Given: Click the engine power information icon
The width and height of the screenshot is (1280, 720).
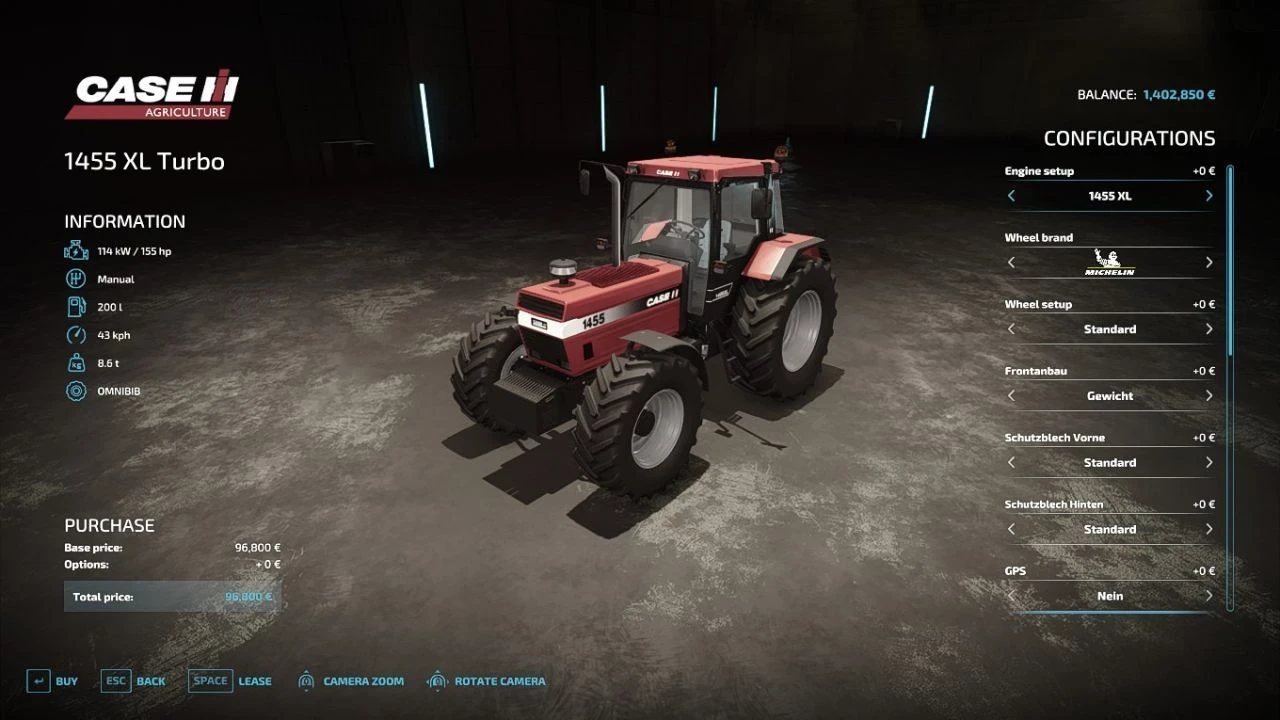Looking at the screenshot, I should (75, 250).
